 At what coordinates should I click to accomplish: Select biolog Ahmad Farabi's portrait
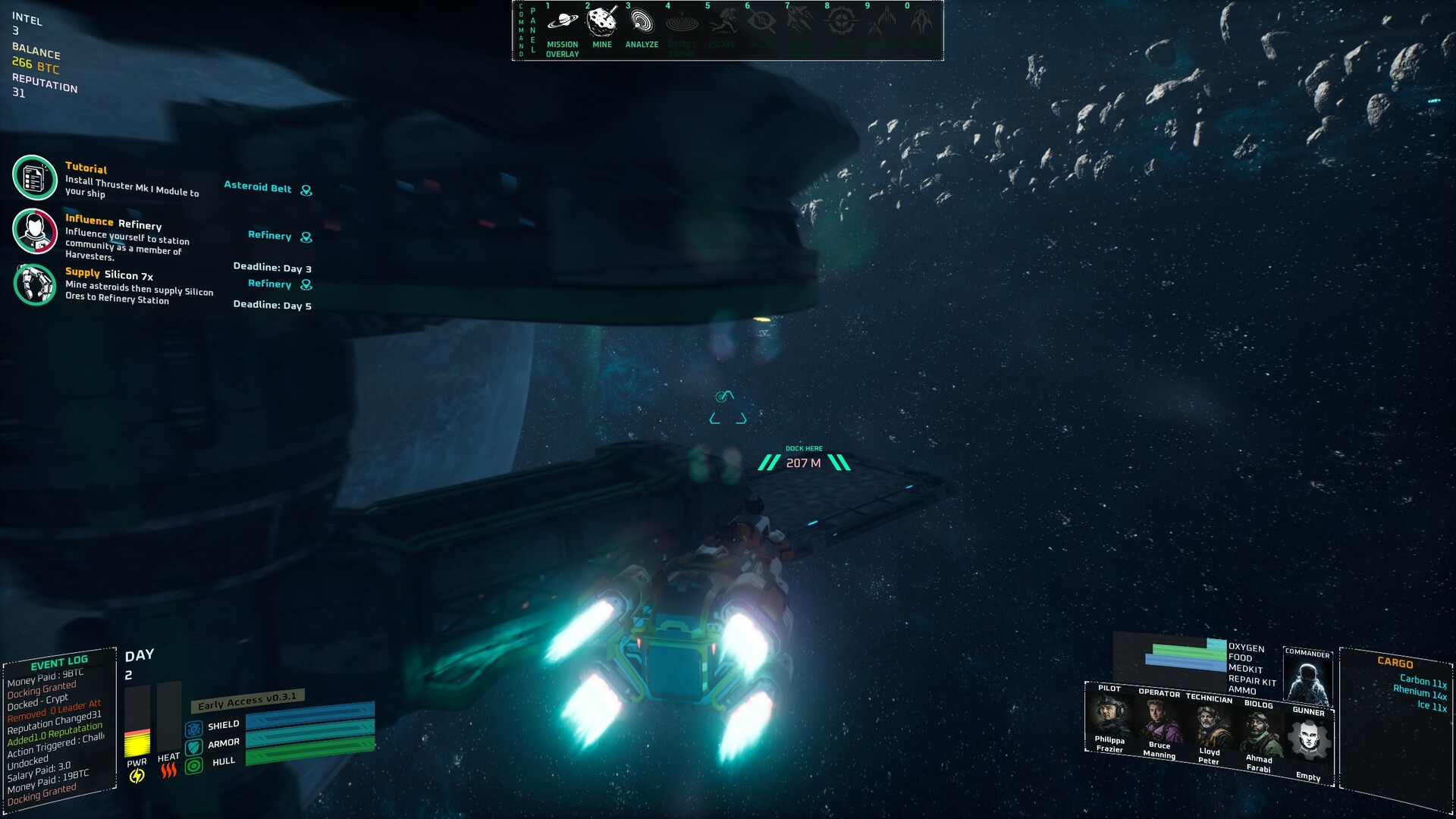point(1259,733)
